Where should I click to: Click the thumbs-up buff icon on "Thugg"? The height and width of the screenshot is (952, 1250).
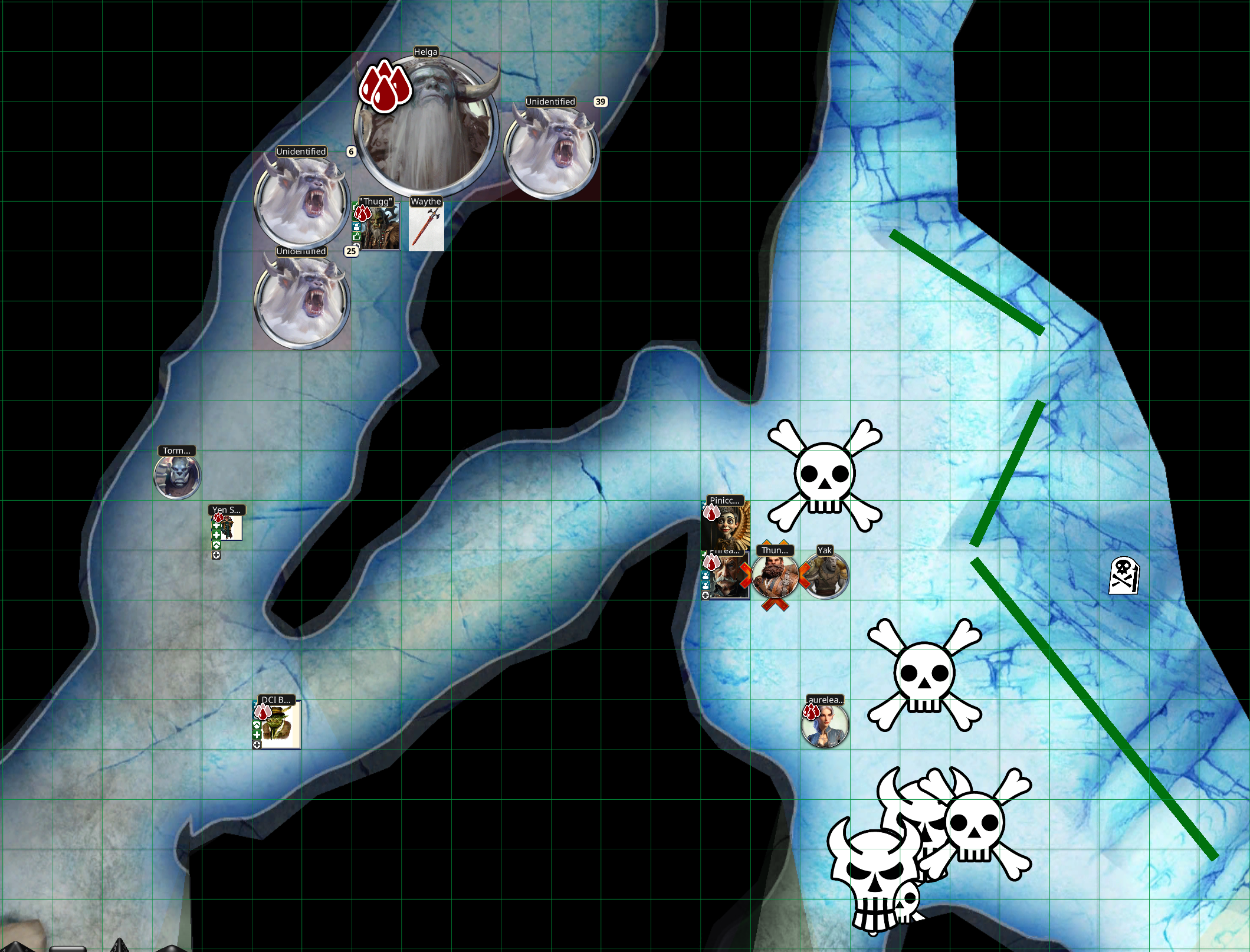357,237
